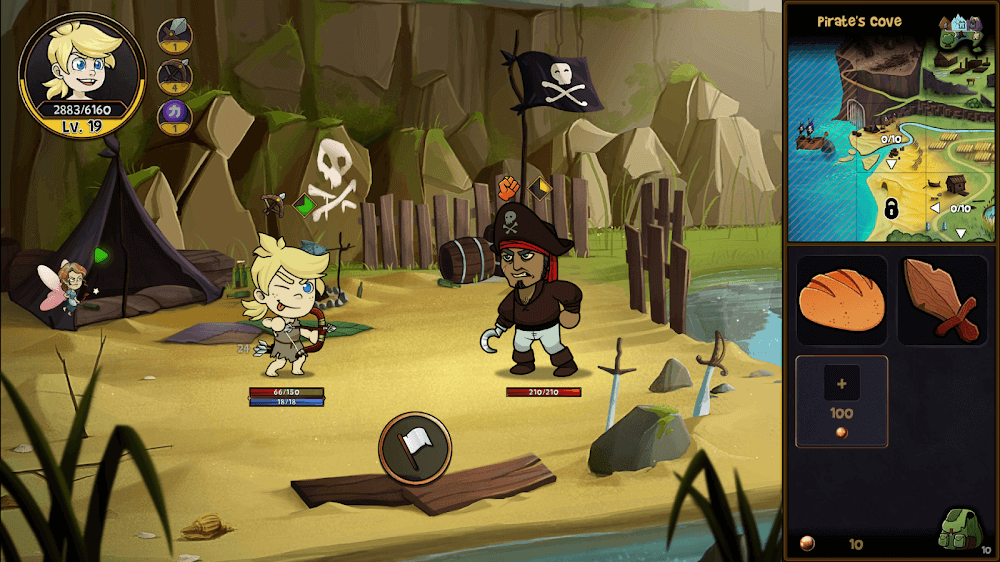Buy an extra inventory slot for 100

click(841, 400)
